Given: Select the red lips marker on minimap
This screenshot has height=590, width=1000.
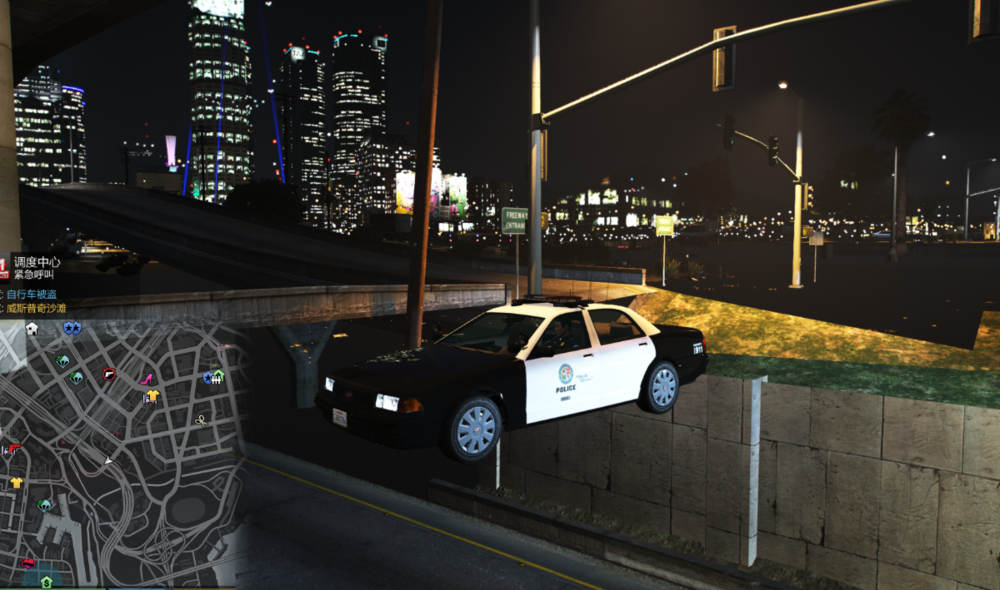Looking at the screenshot, I should pos(28,563).
